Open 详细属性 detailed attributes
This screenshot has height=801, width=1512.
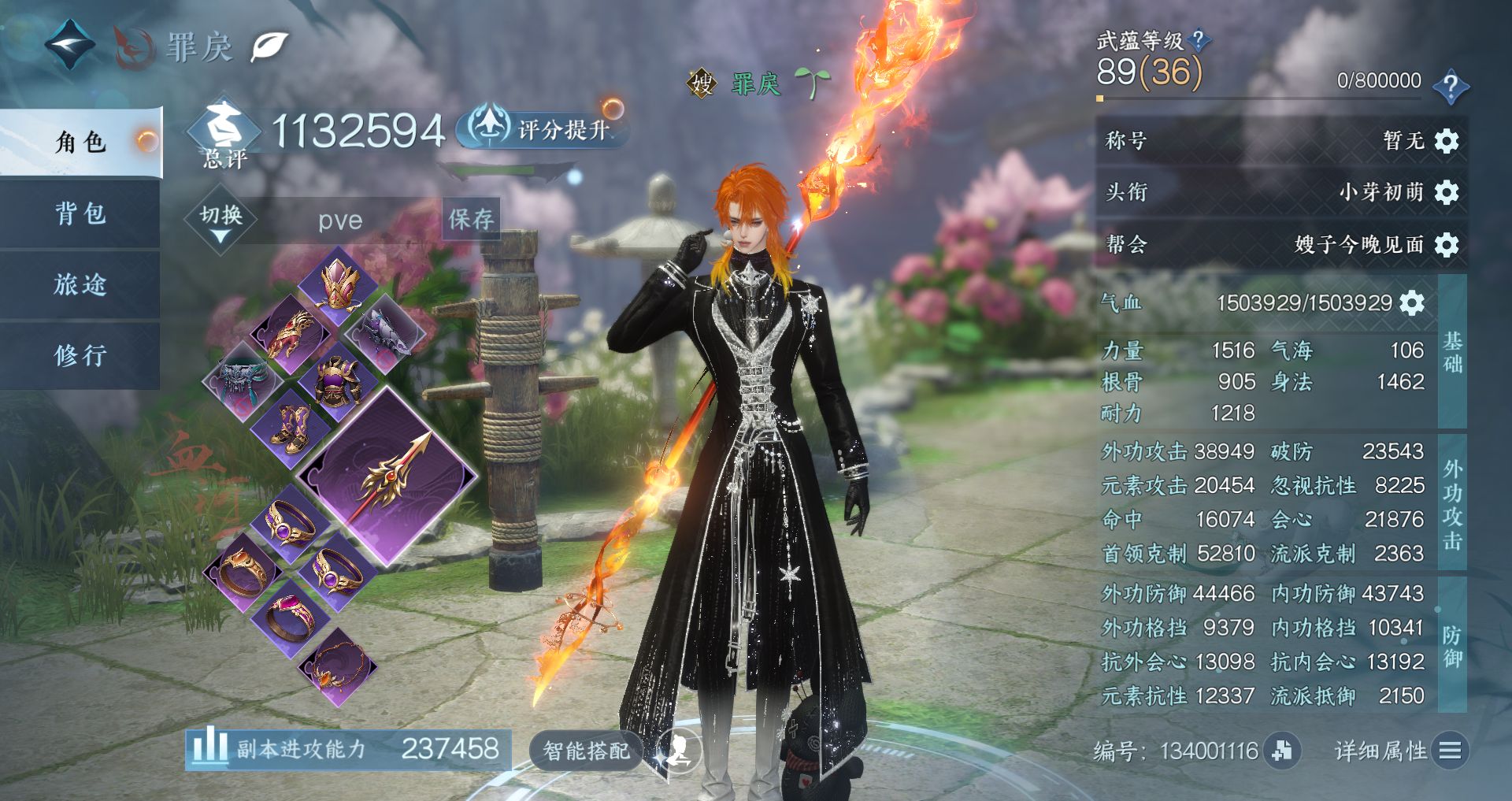(1399, 751)
